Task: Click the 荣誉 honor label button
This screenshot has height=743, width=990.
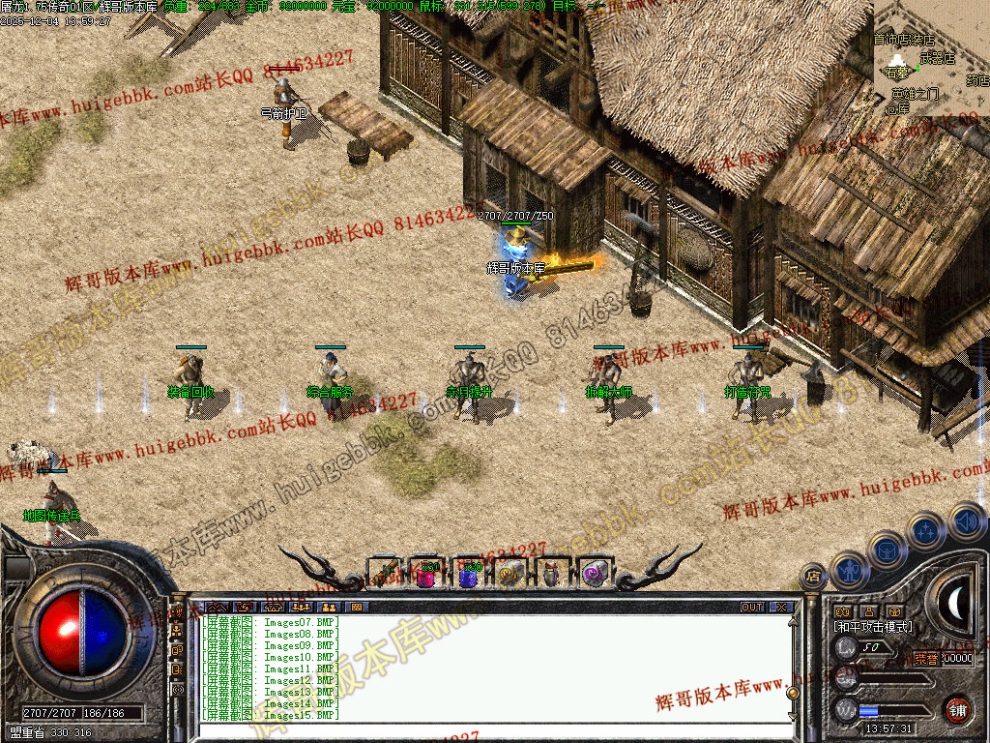Action: (926, 657)
